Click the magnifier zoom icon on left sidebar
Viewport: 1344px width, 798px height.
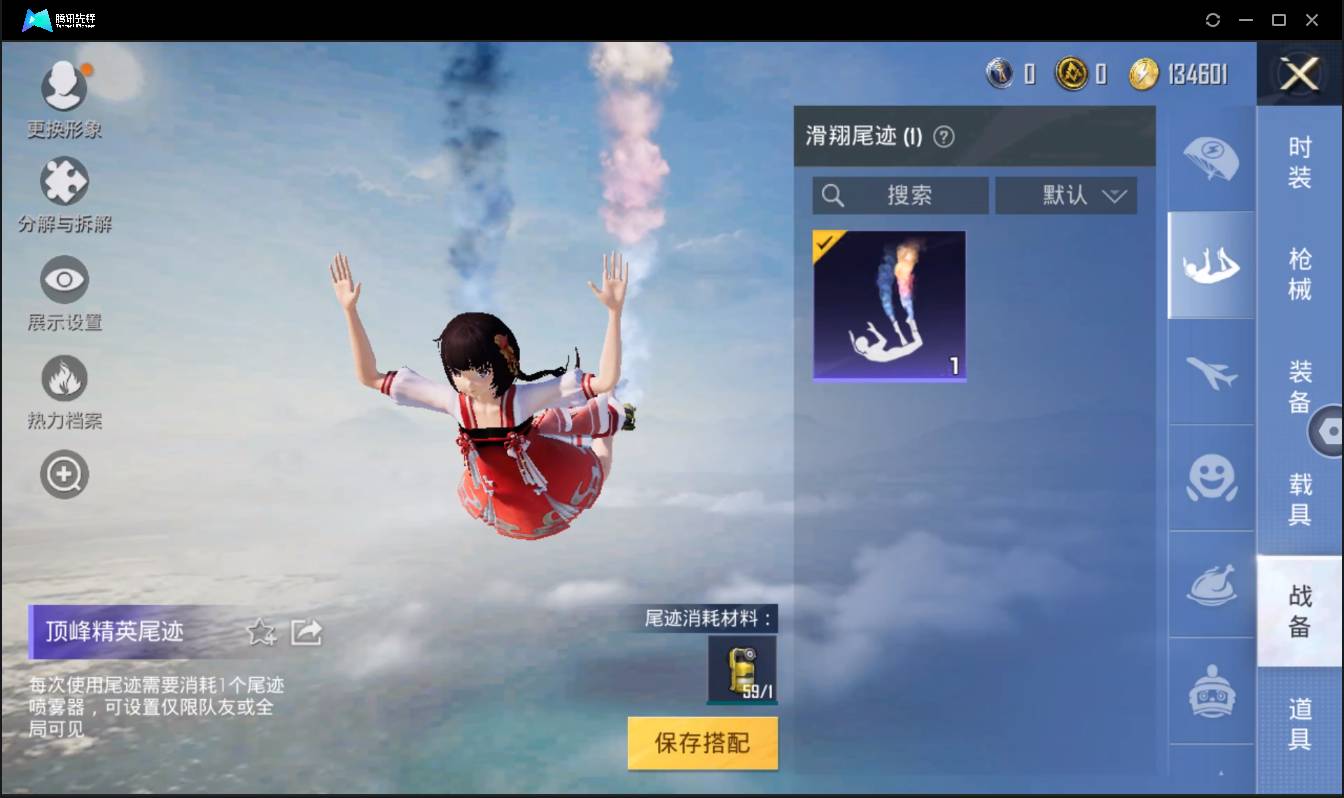(64, 474)
